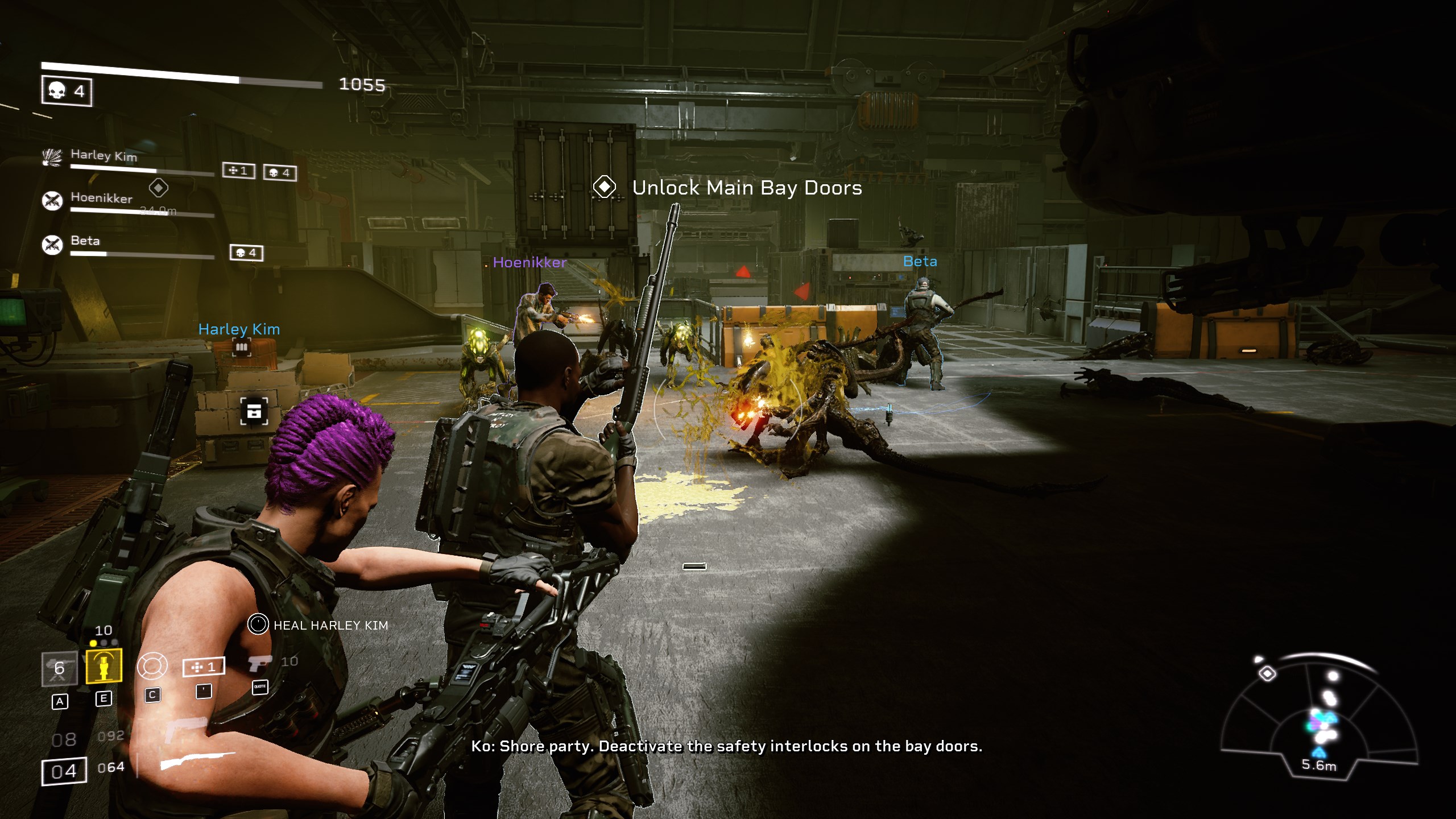Click Harley Kim's explosion class icon
This screenshot has height=819, width=1456.
[52, 156]
